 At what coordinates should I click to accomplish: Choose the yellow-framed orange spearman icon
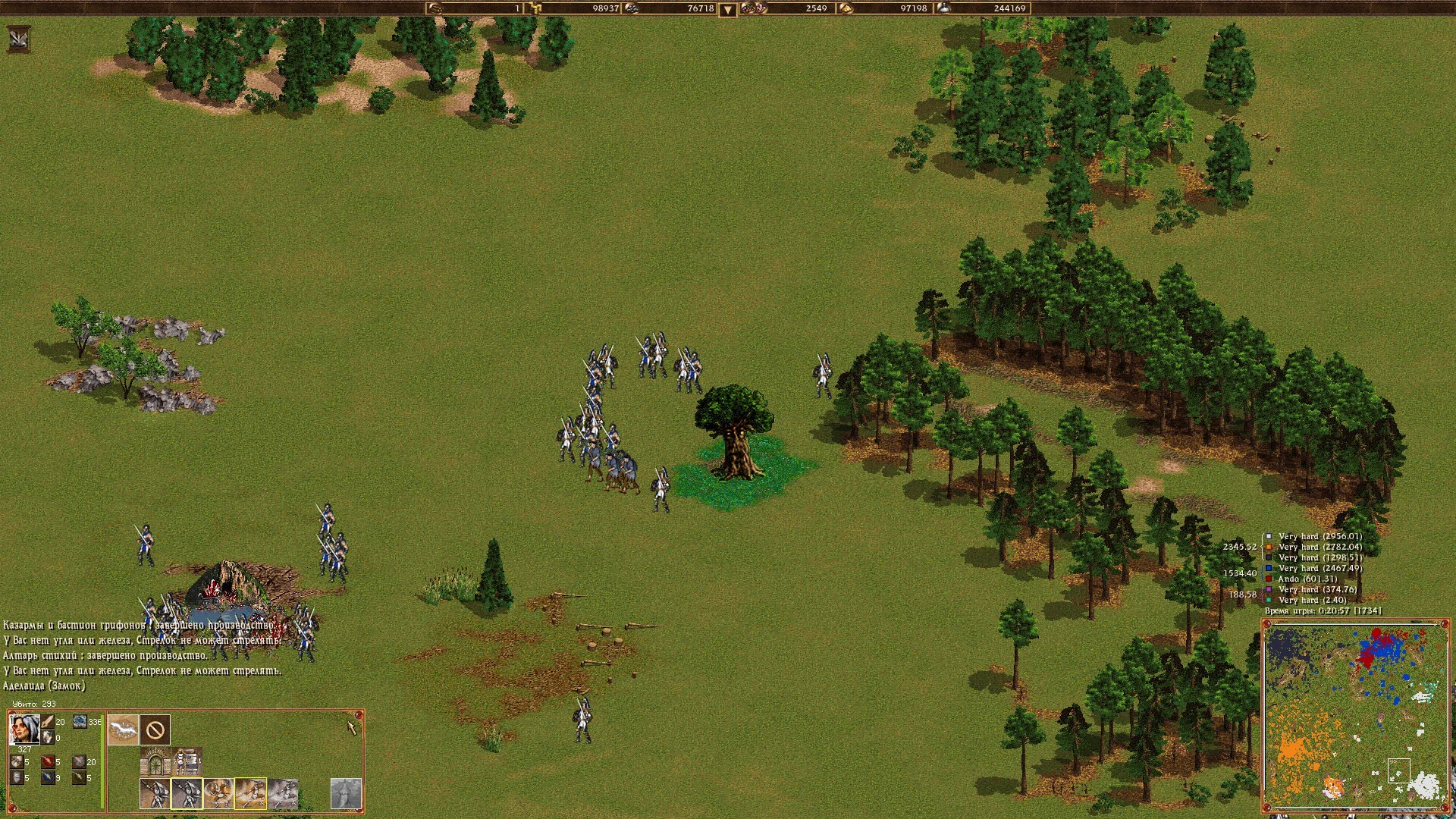coord(250,794)
